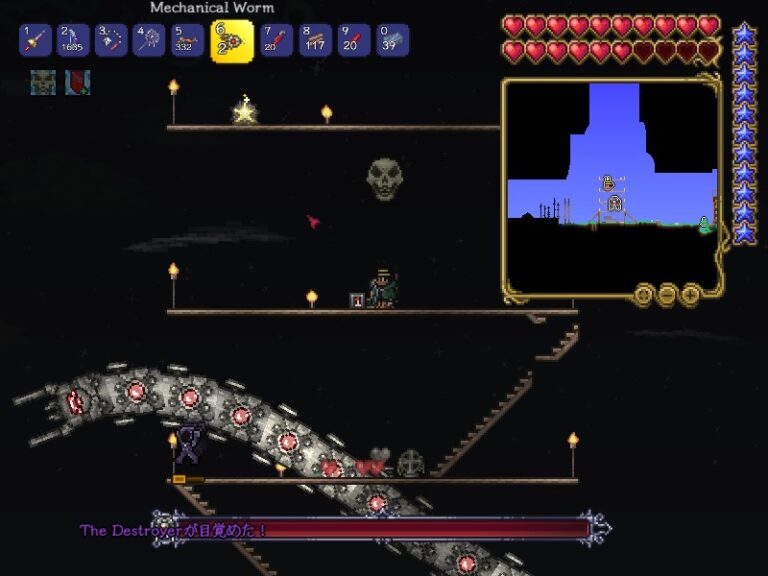Zoom in the minimap with plus button
Screen dimensions: 768x576
[x=689, y=294]
